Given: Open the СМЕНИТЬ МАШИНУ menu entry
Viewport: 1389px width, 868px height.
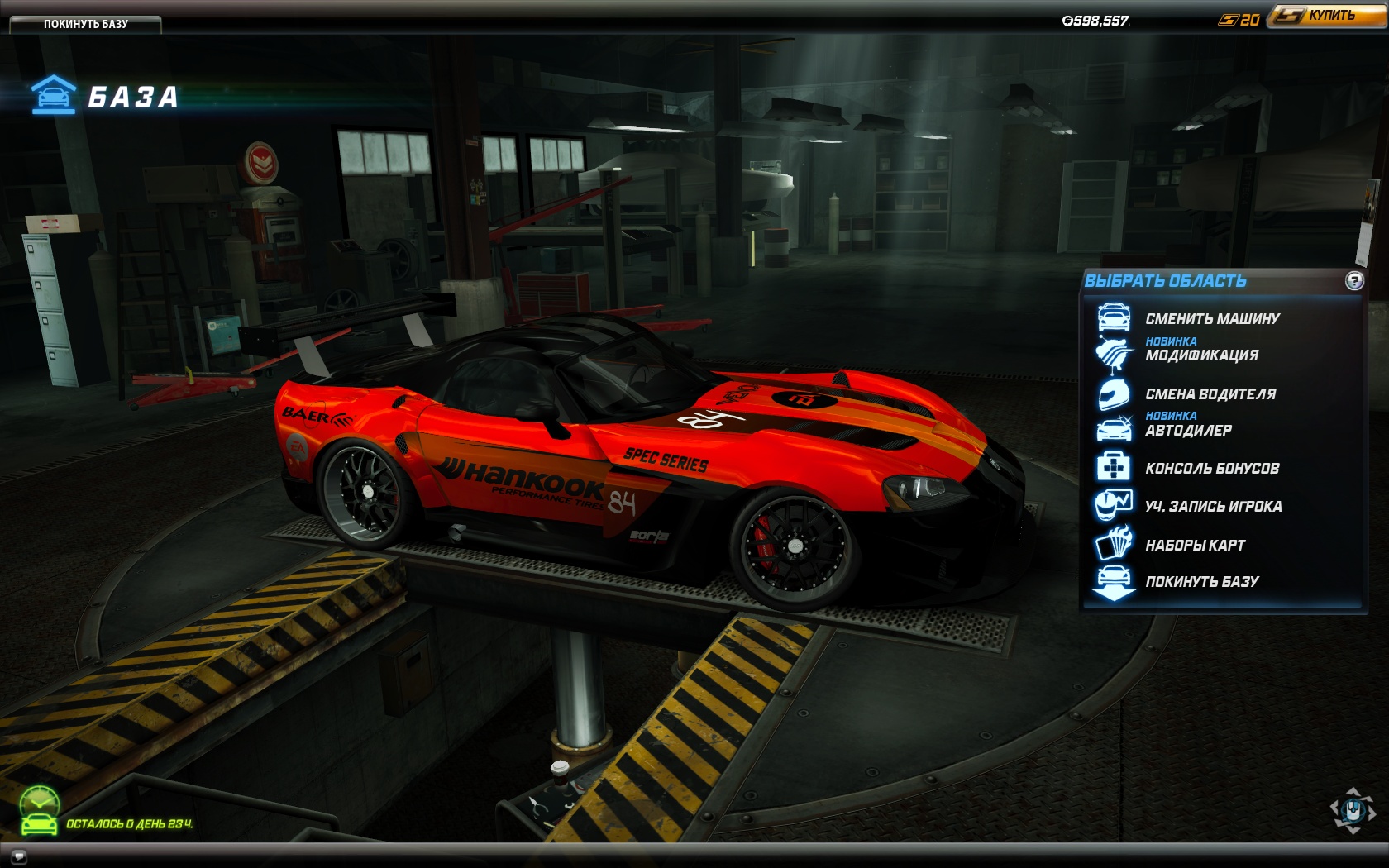Looking at the screenshot, I should [x=1211, y=319].
